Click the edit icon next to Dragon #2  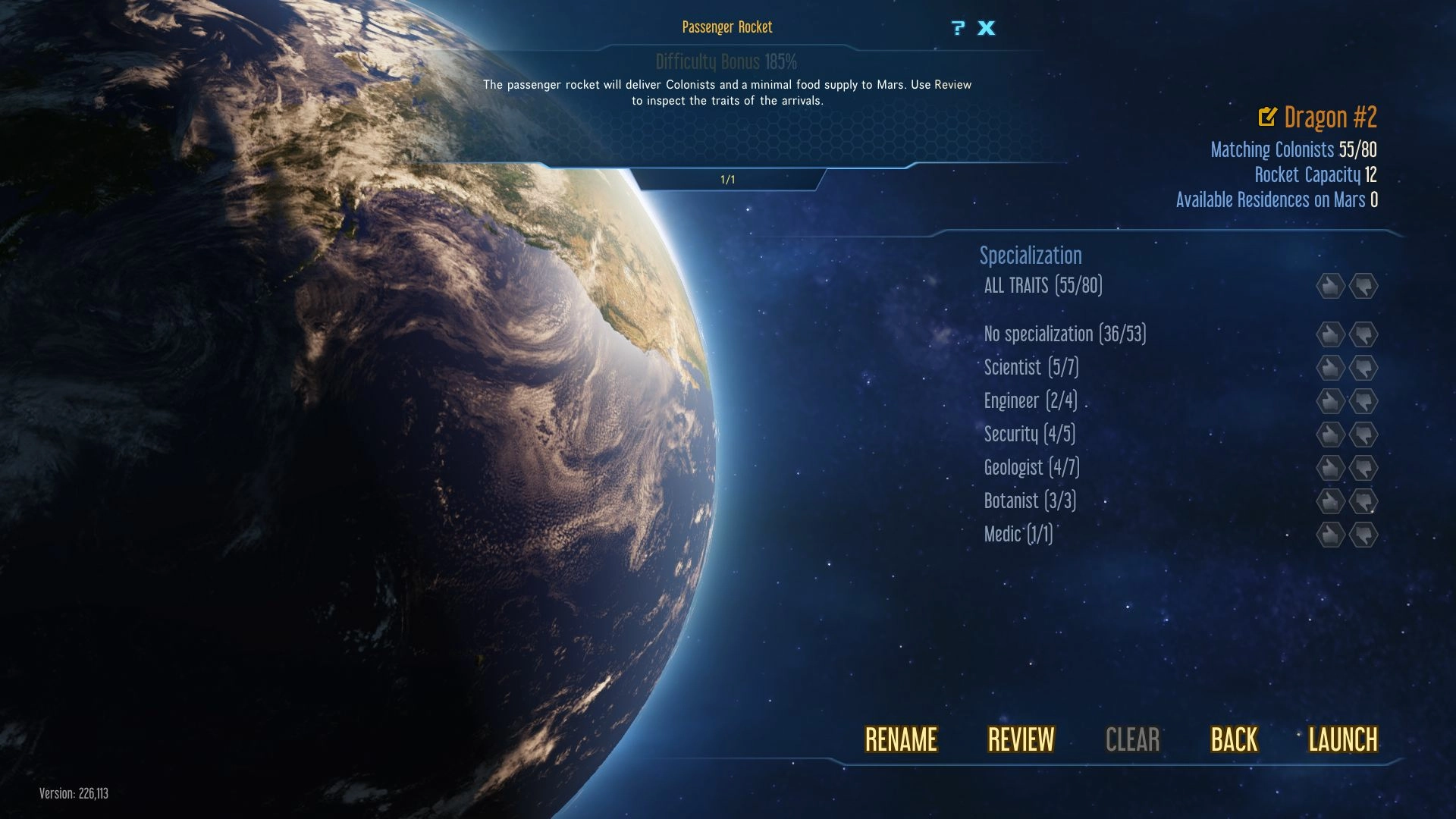click(x=1267, y=117)
